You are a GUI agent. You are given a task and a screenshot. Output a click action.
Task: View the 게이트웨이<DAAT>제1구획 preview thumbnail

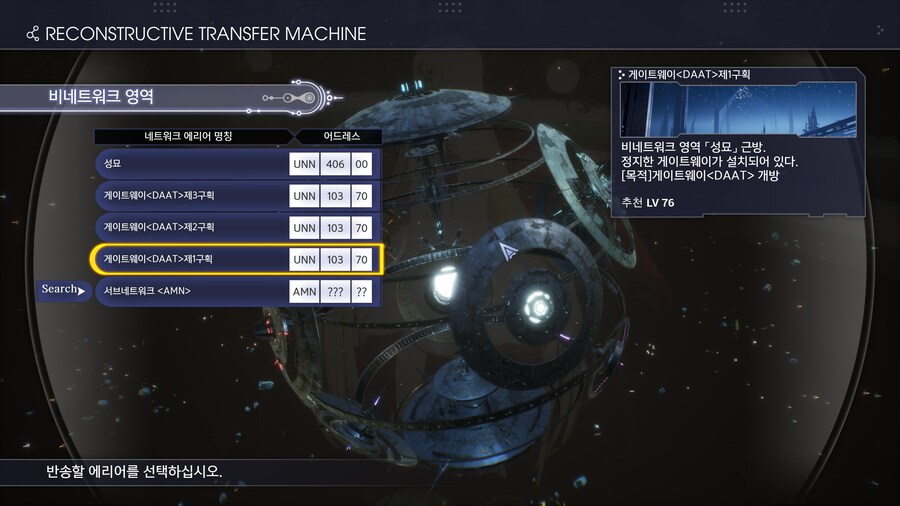[738, 110]
